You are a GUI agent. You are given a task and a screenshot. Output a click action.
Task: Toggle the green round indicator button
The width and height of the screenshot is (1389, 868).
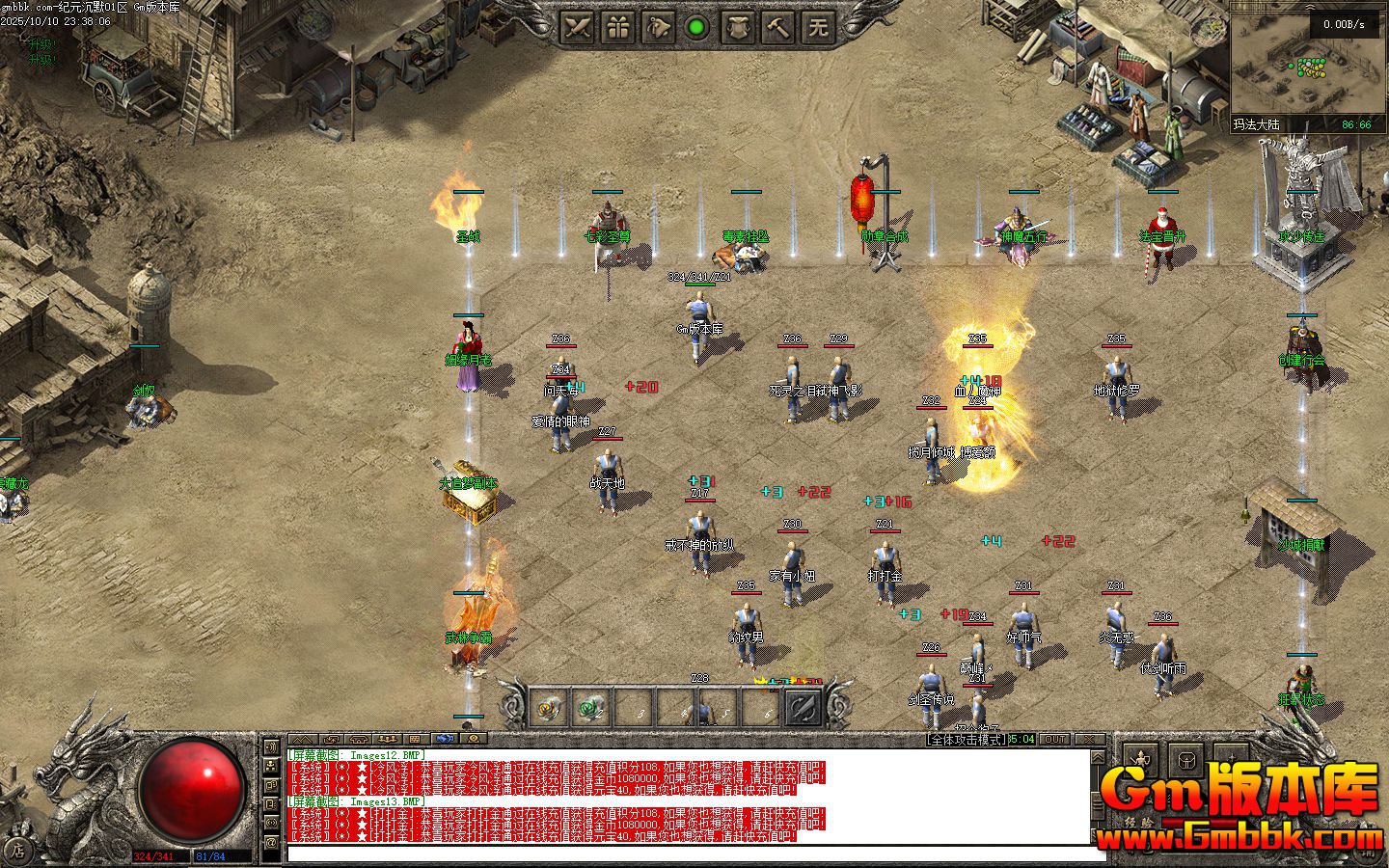pyautogui.click(x=695, y=27)
